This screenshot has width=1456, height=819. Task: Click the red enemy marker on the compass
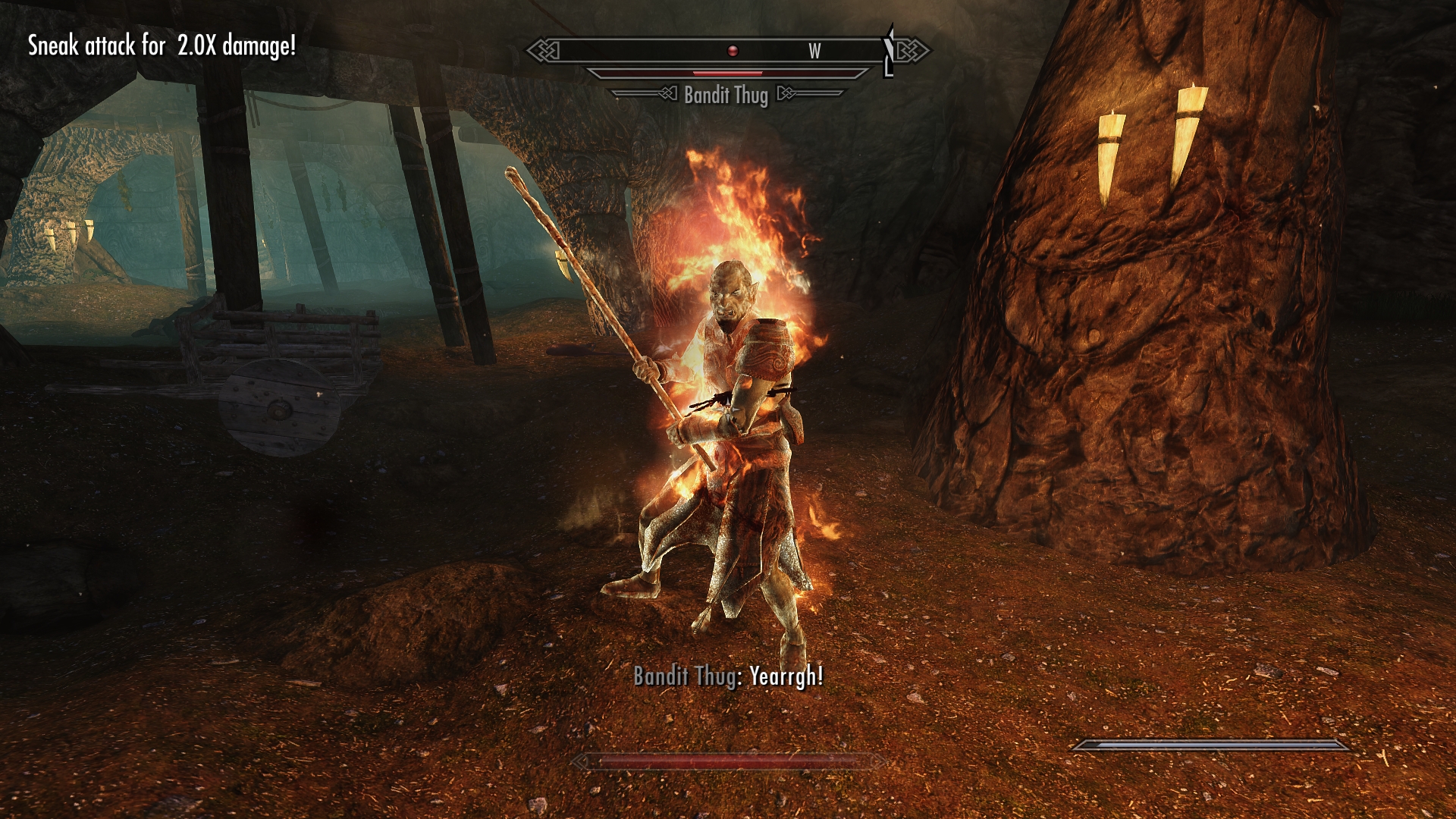point(733,51)
